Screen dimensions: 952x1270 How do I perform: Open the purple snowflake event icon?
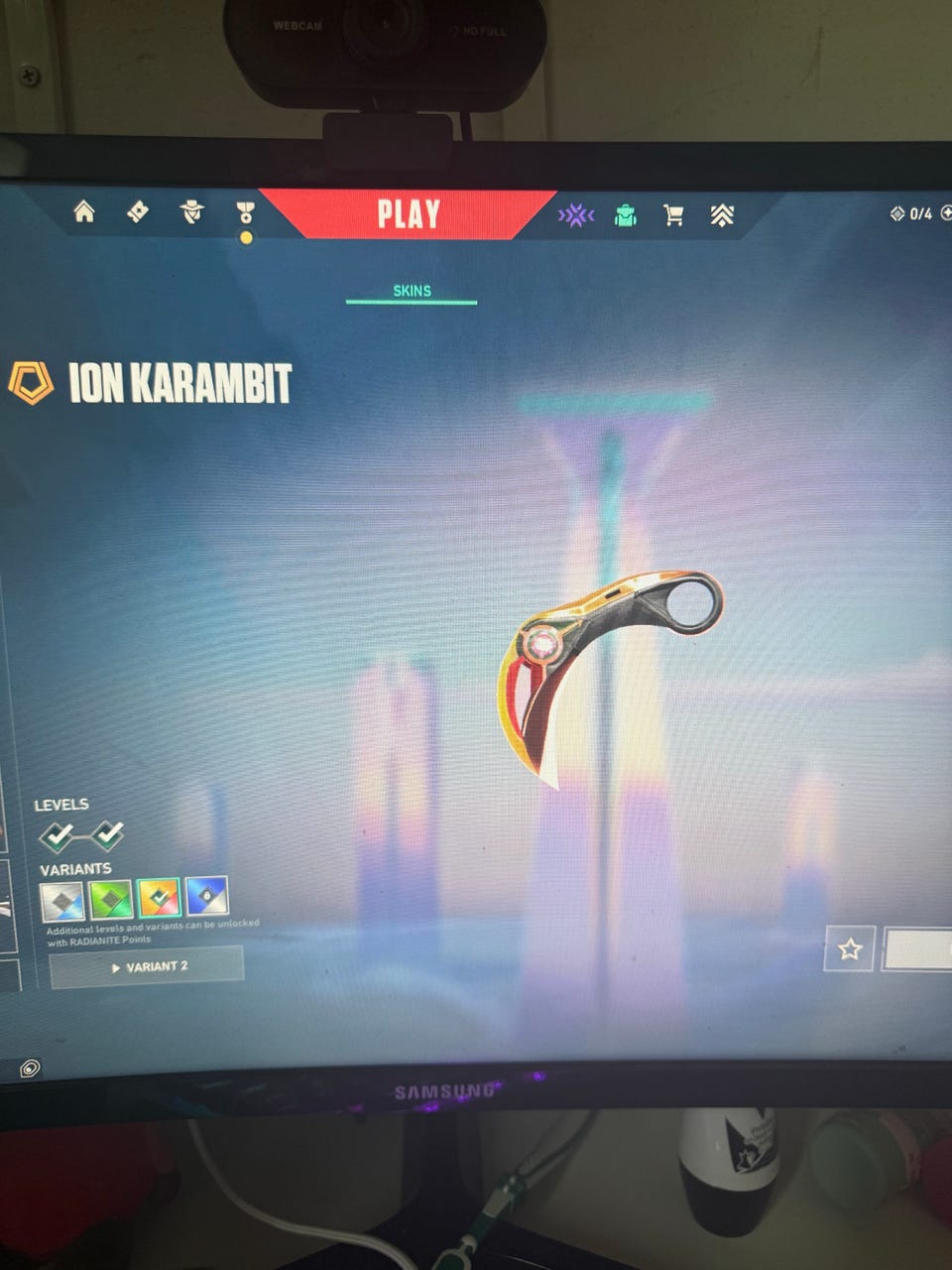pos(575,215)
